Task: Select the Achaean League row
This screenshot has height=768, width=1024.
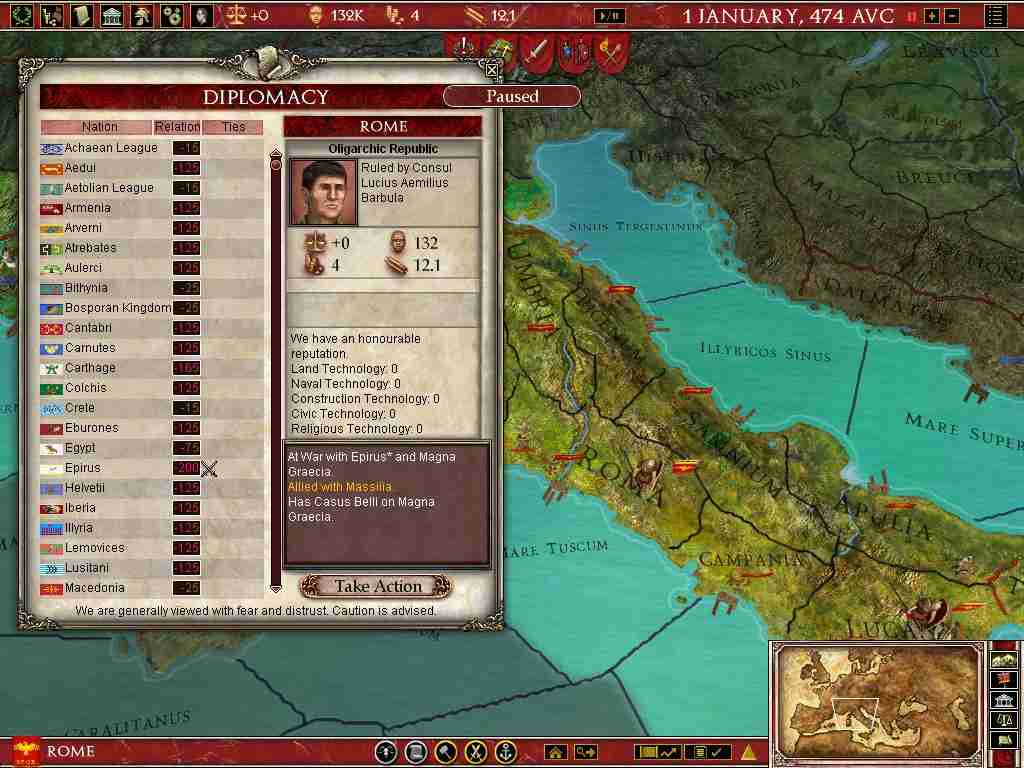Action: pyautogui.click(x=111, y=148)
